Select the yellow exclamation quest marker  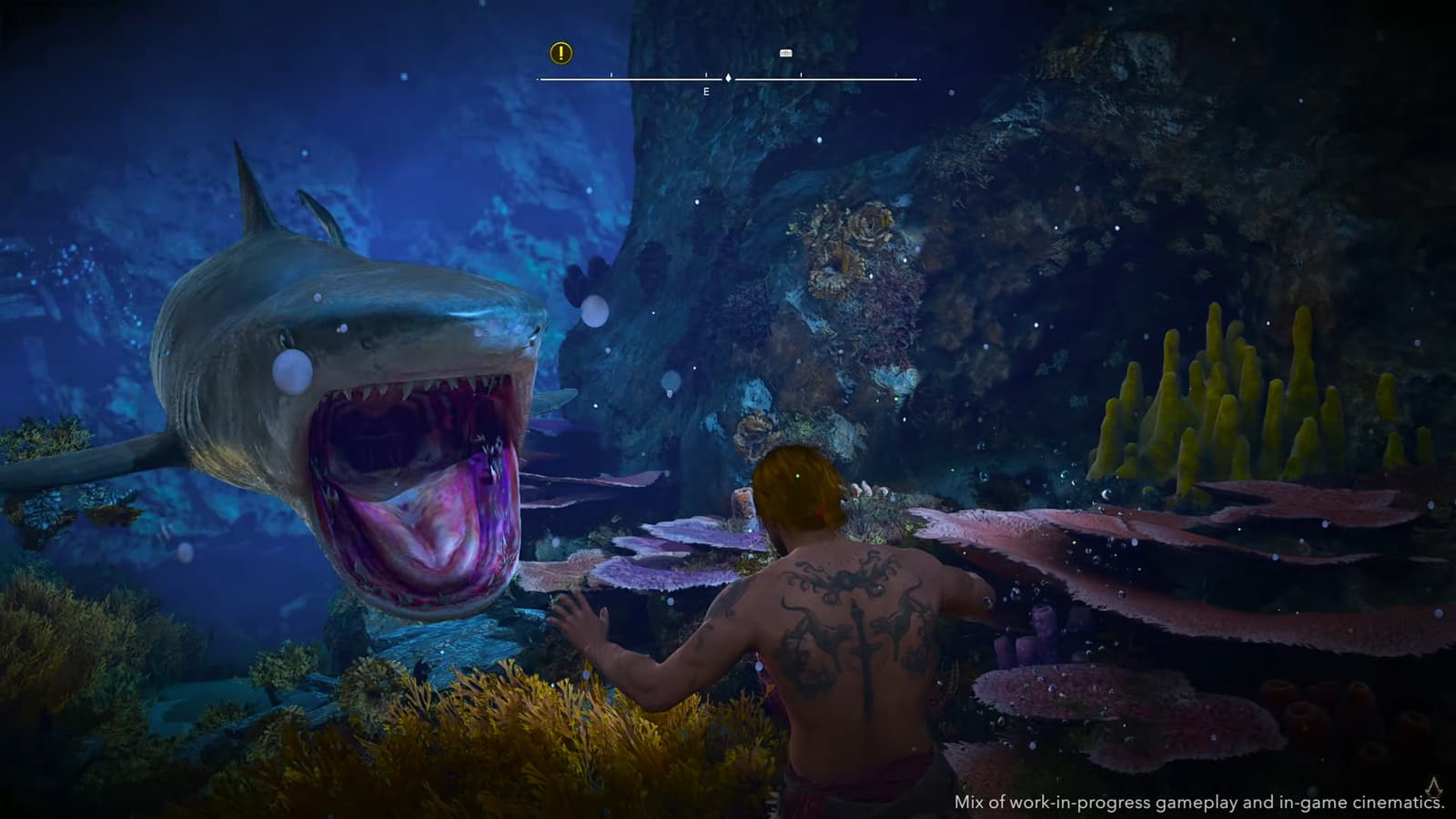[x=561, y=53]
